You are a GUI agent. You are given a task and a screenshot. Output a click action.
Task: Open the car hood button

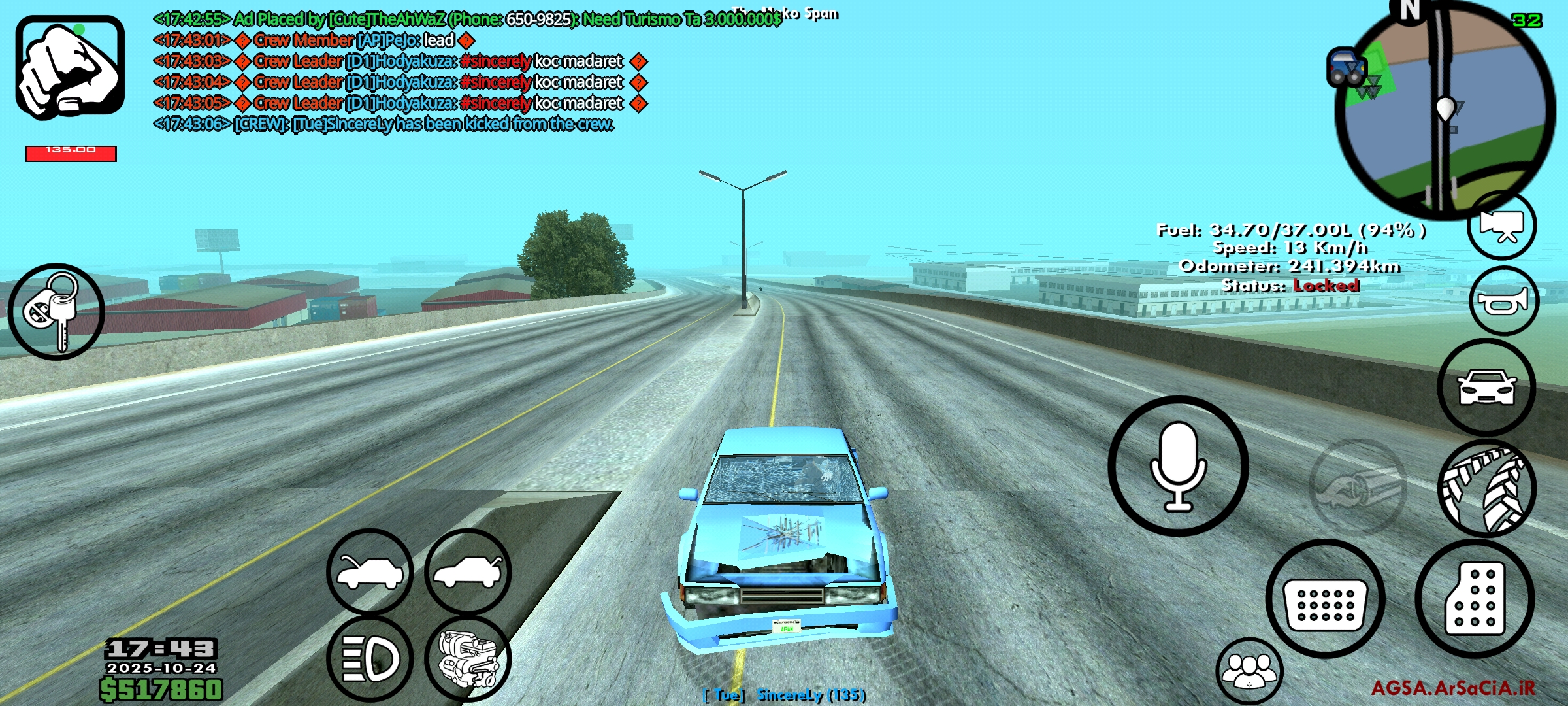370,572
